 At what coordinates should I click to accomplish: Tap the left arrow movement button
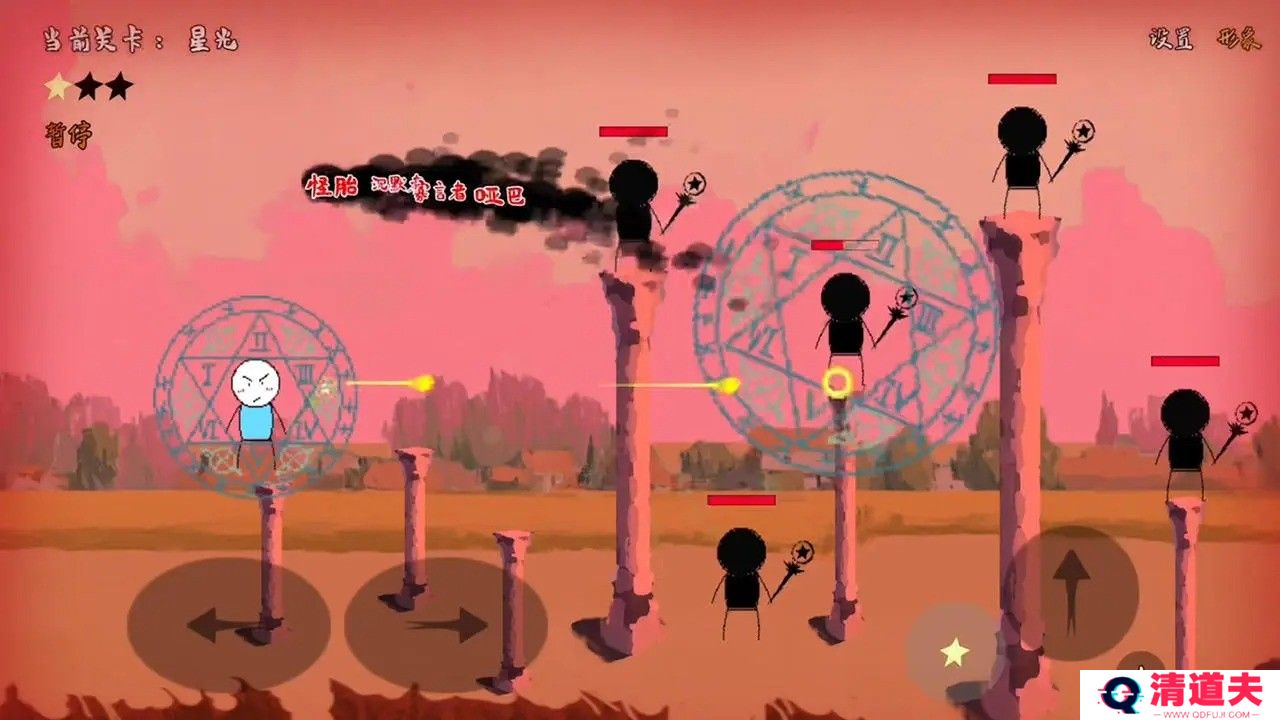coord(228,625)
